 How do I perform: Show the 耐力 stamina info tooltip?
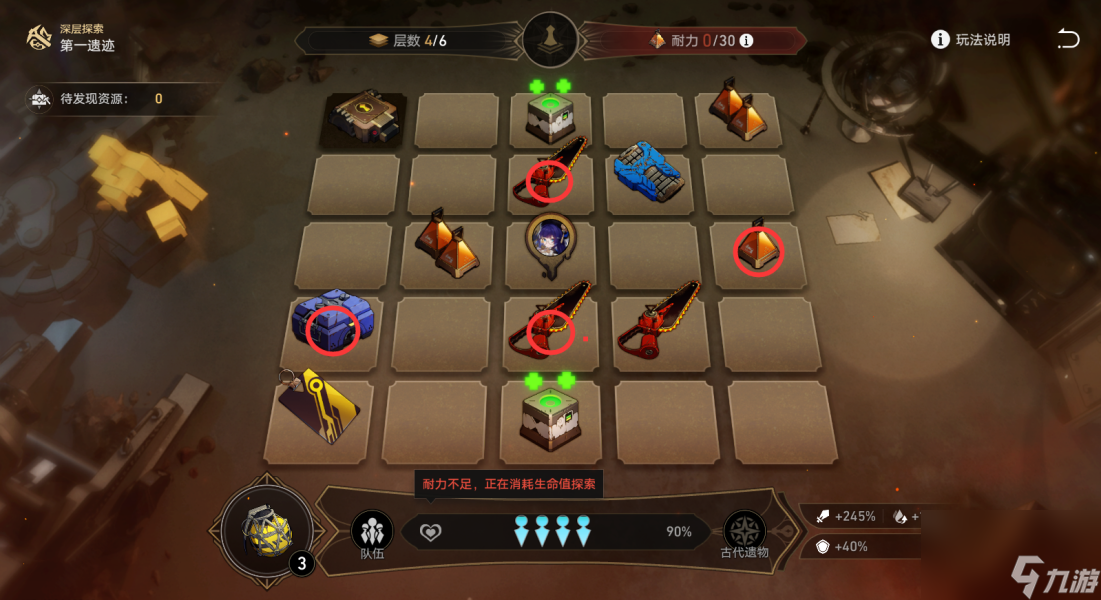pos(746,41)
